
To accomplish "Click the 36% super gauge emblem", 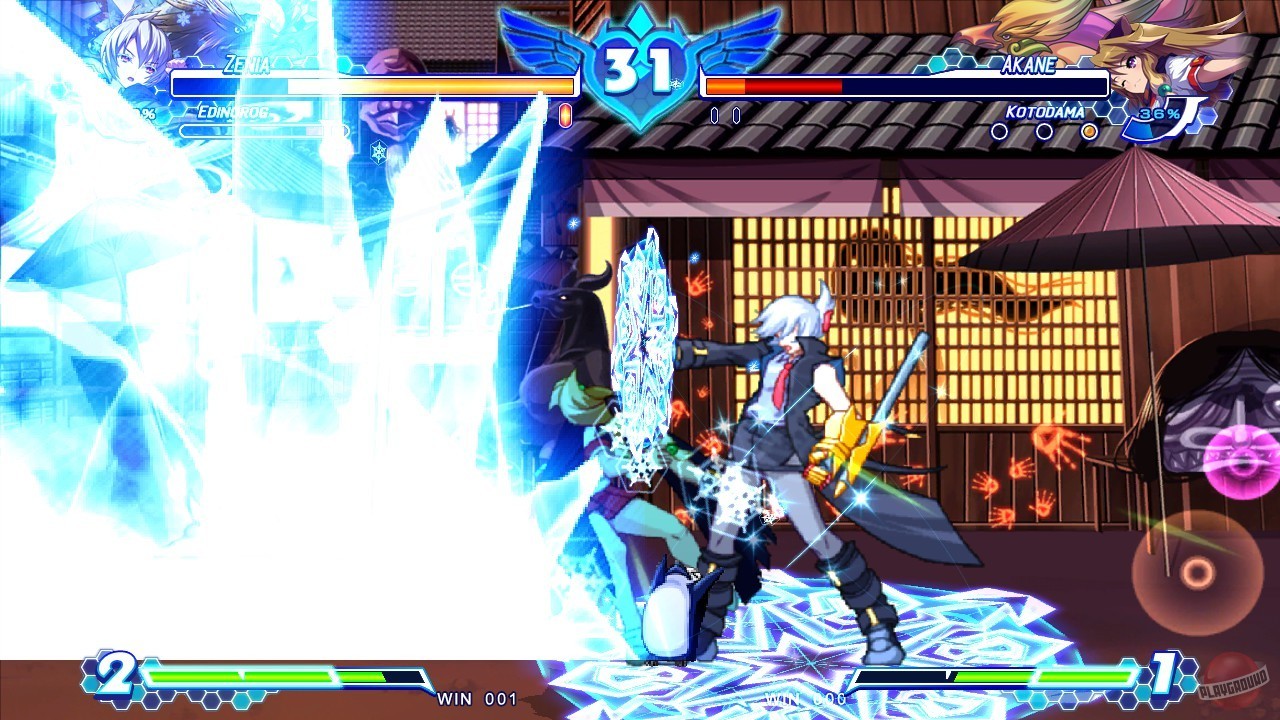I will point(1158,113).
